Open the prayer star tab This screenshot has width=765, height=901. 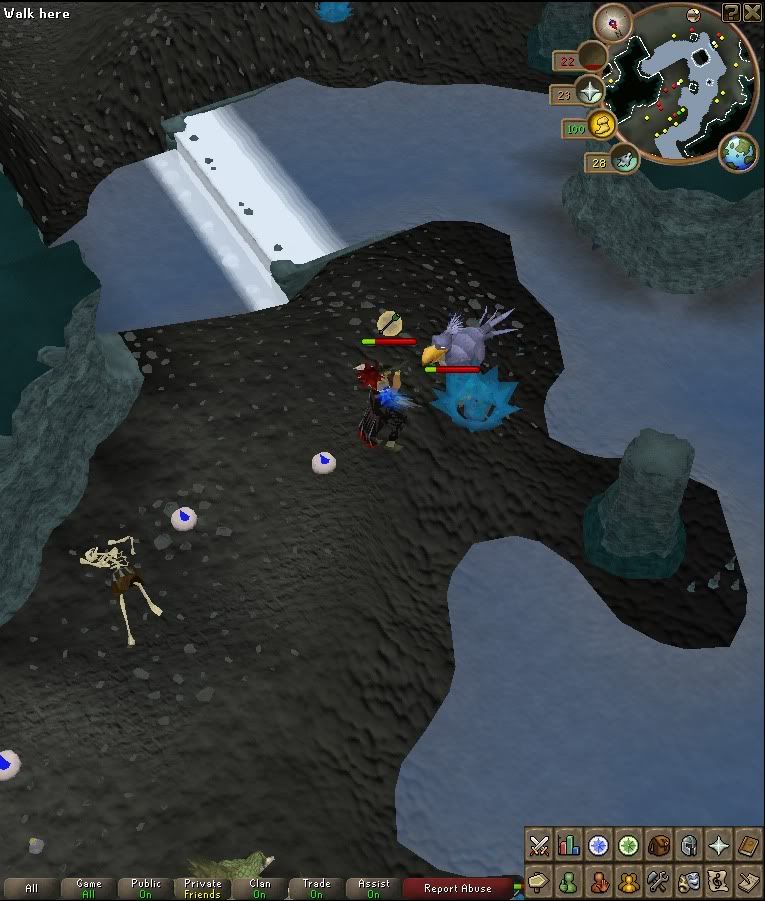click(718, 845)
